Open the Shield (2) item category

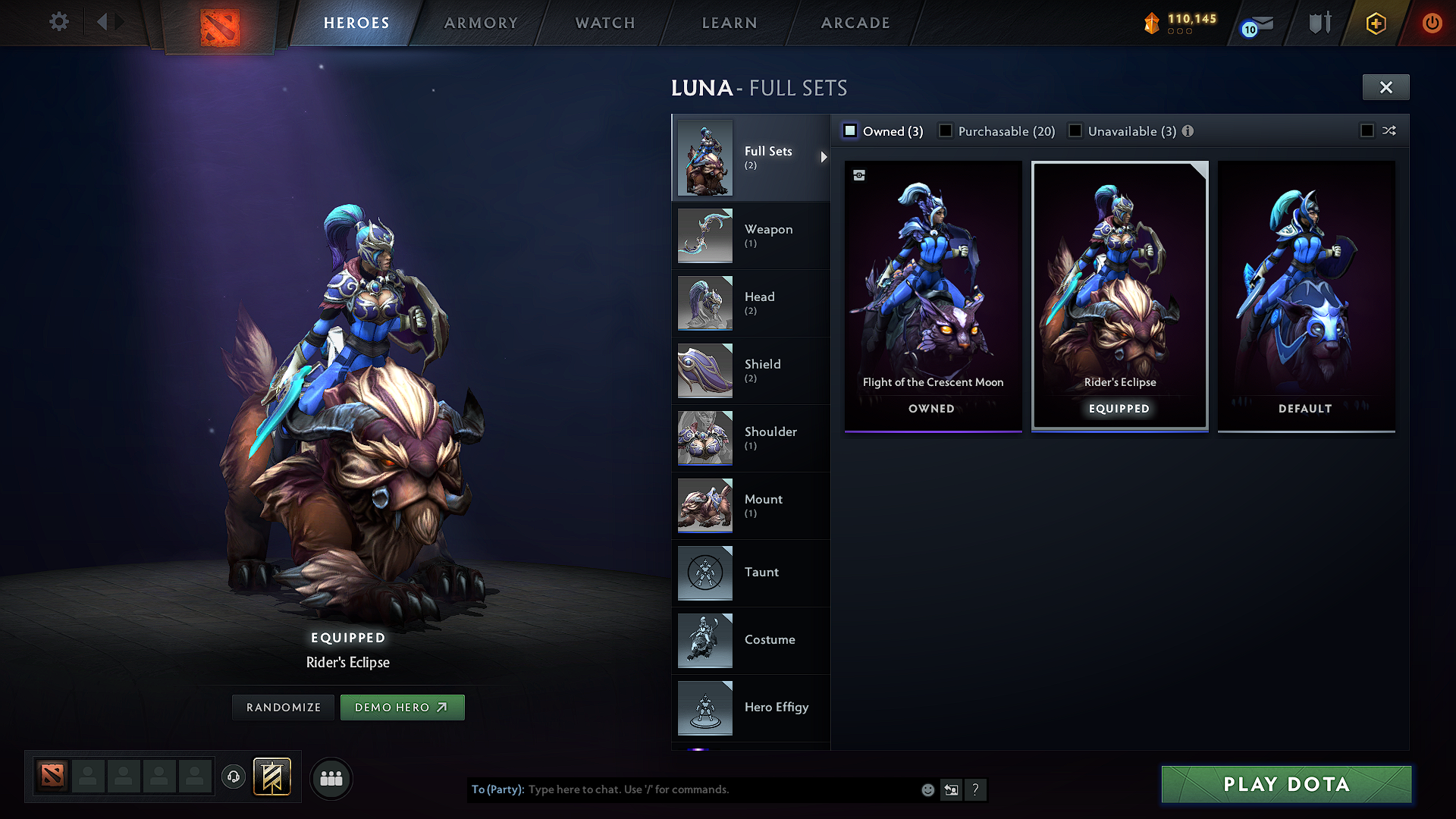(x=751, y=370)
